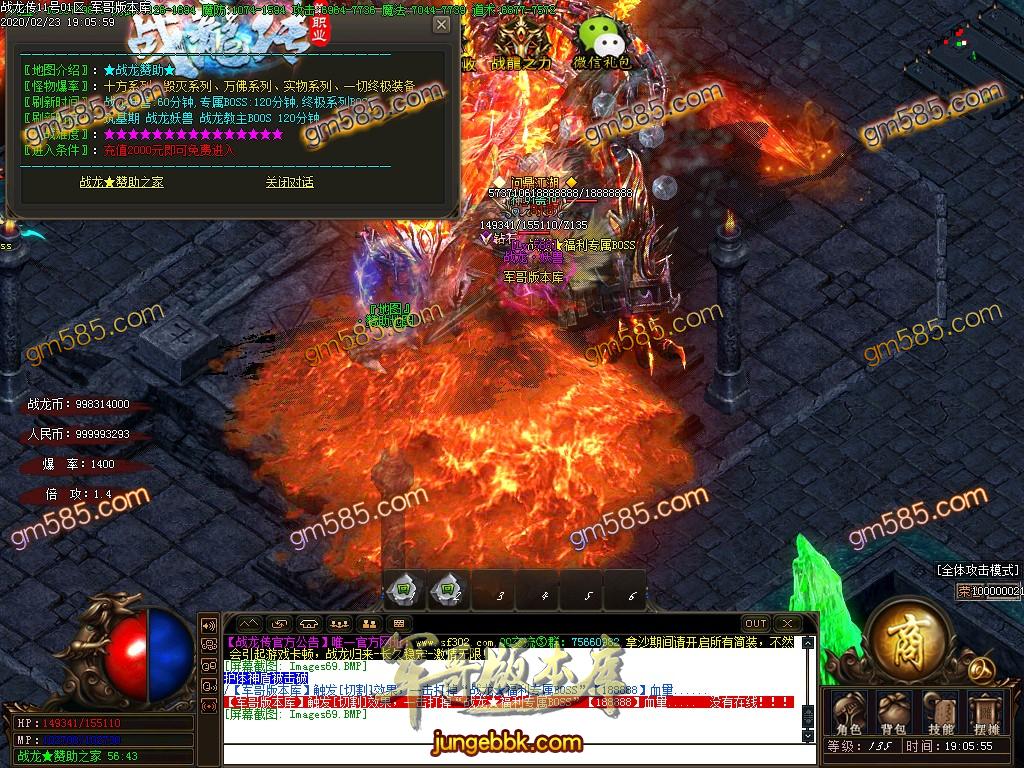Use the item in the second hotbar slot
The width and height of the screenshot is (1024, 768).
pyautogui.click(x=449, y=590)
